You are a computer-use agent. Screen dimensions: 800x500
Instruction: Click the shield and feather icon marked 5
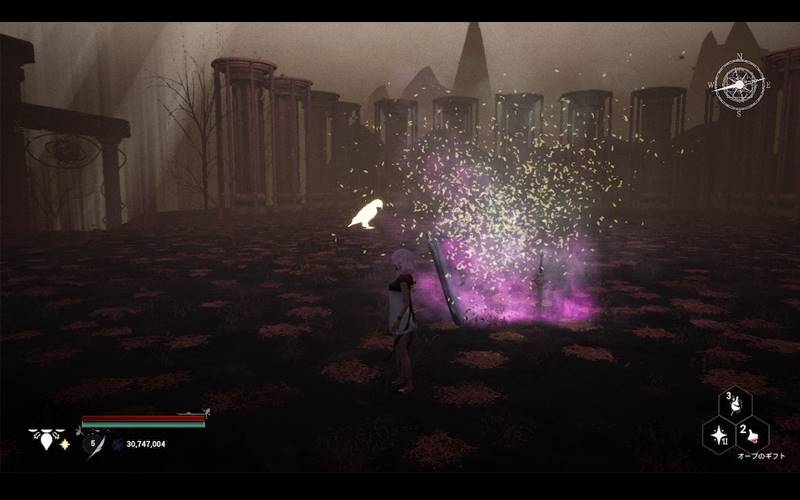[x=95, y=442]
